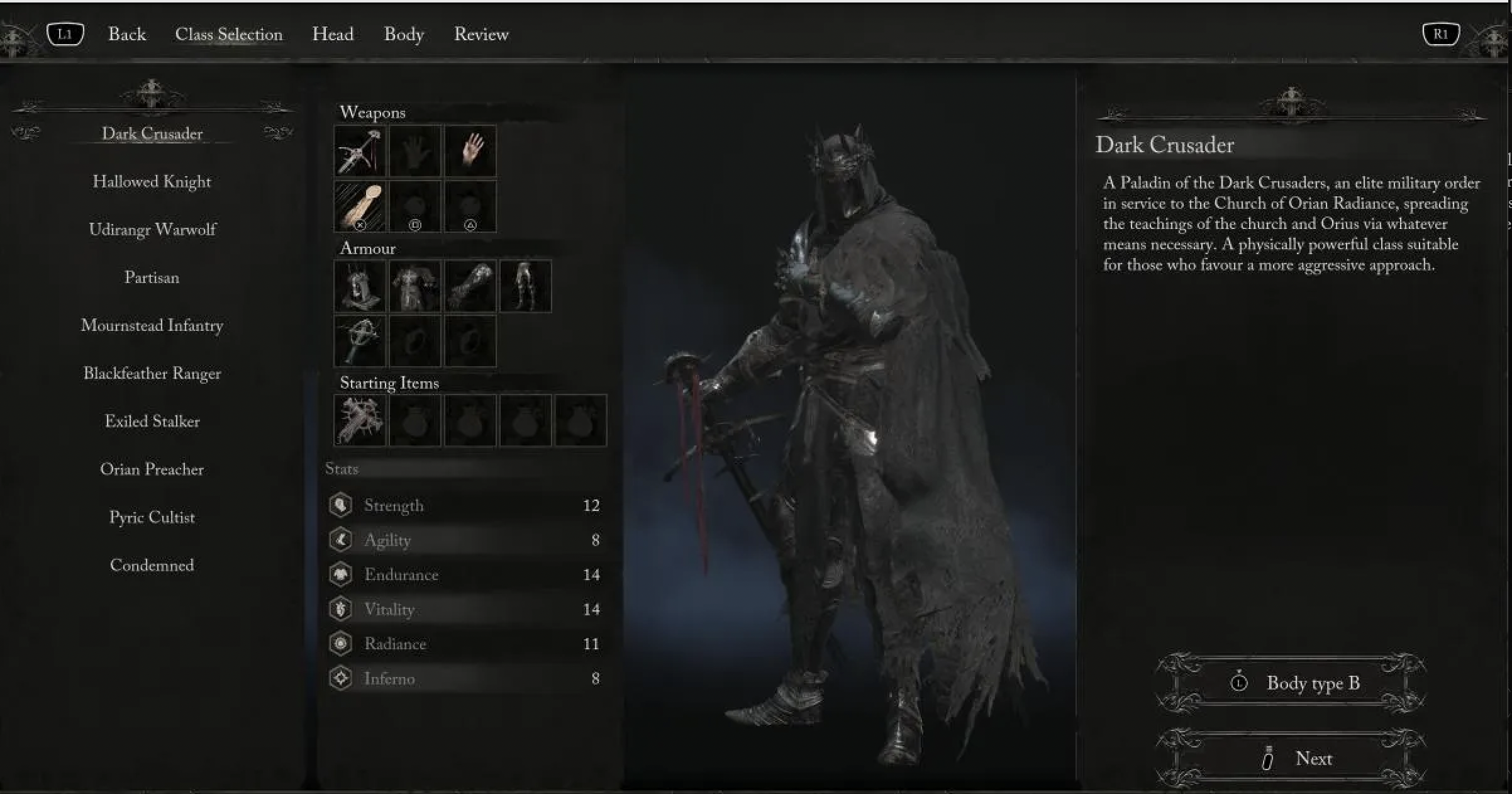Viewport: 1512px width, 794px height.
Task: Select the crossed sword weapon icon
Action: tap(359, 150)
